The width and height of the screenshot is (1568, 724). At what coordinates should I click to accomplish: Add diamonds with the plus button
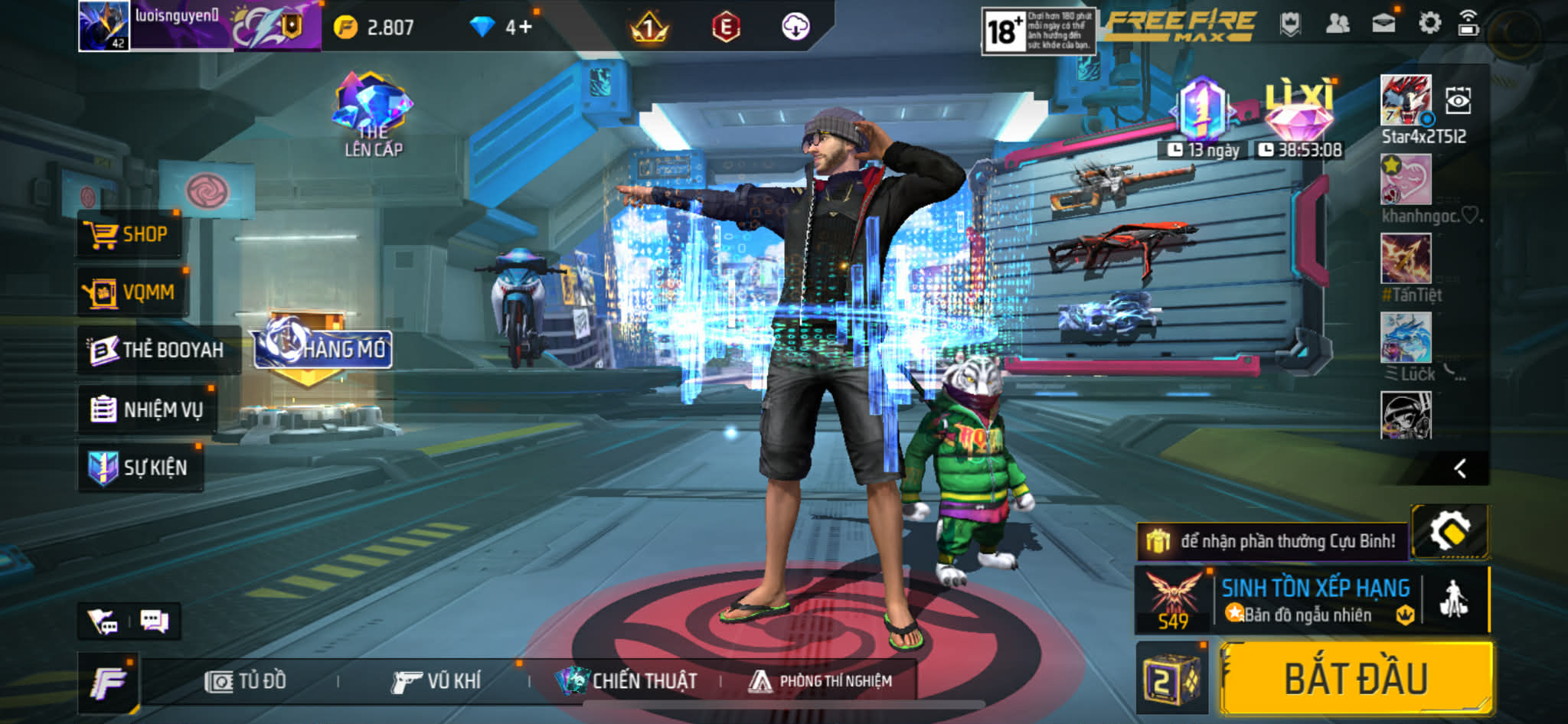525,28
